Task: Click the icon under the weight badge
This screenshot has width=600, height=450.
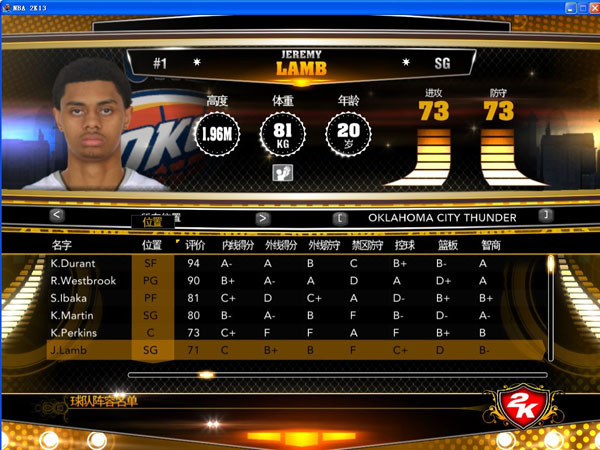Action: 282,173
